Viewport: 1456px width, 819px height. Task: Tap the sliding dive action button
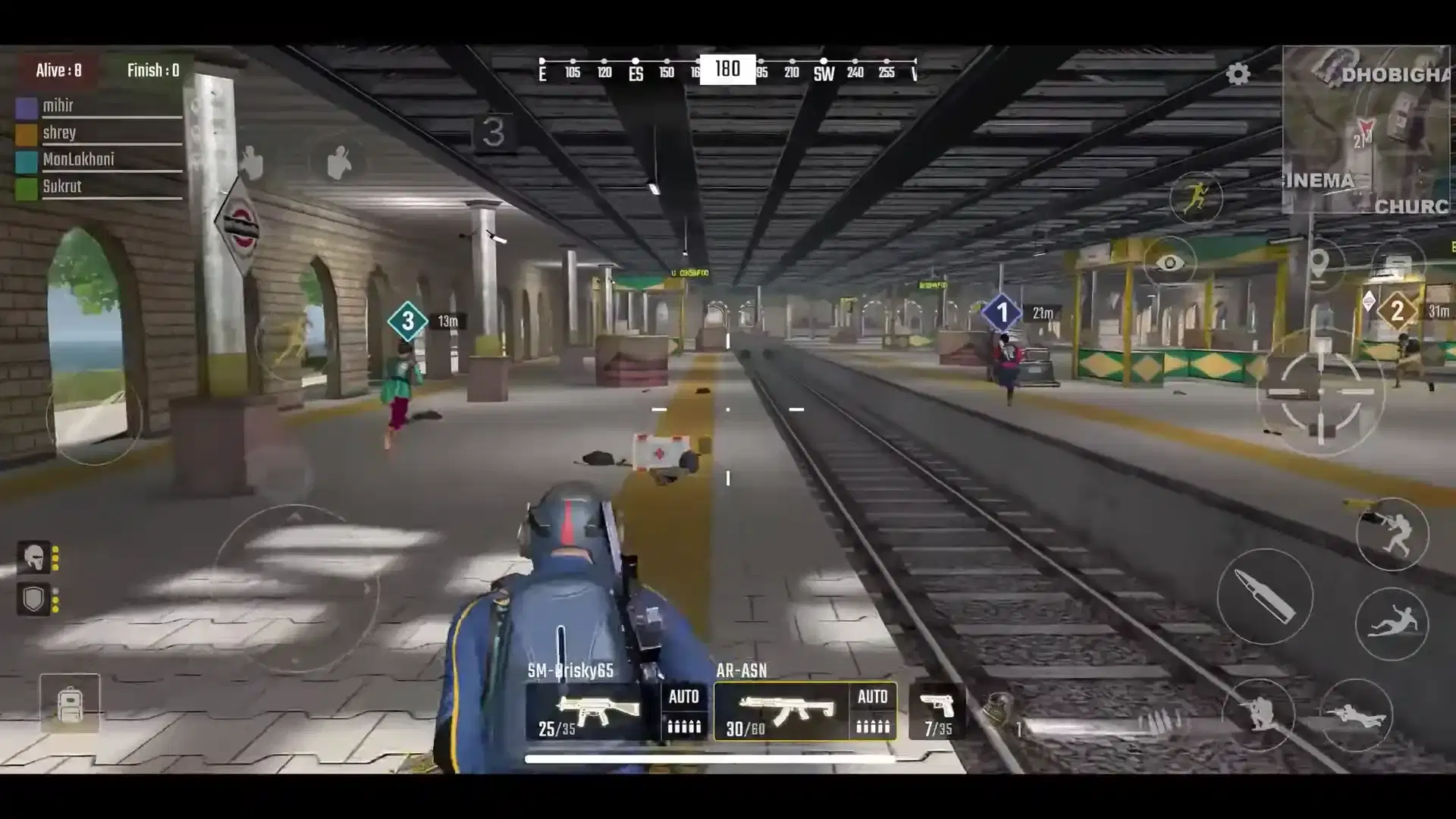click(1392, 623)
